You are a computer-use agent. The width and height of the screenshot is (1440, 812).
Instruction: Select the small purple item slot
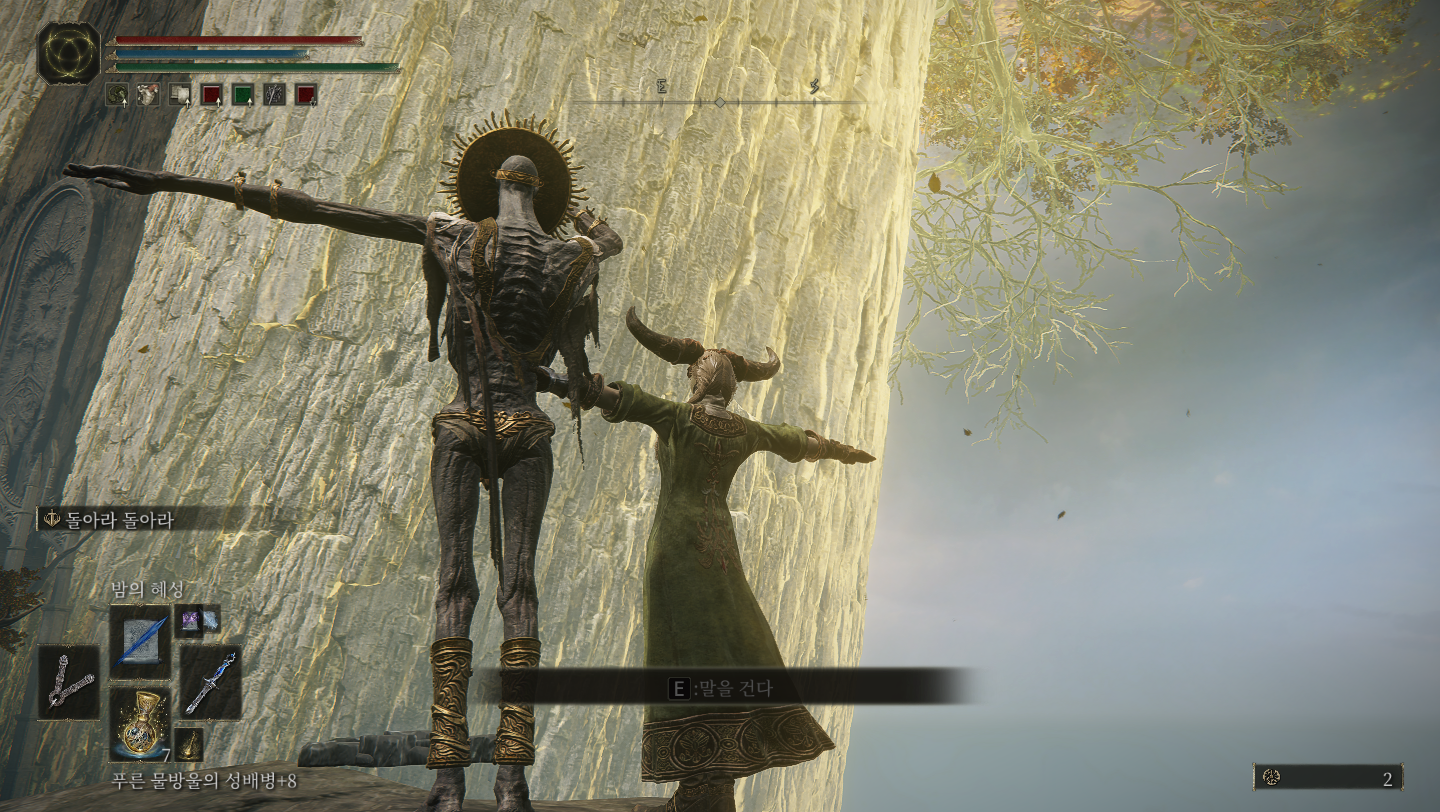[188, 620]
